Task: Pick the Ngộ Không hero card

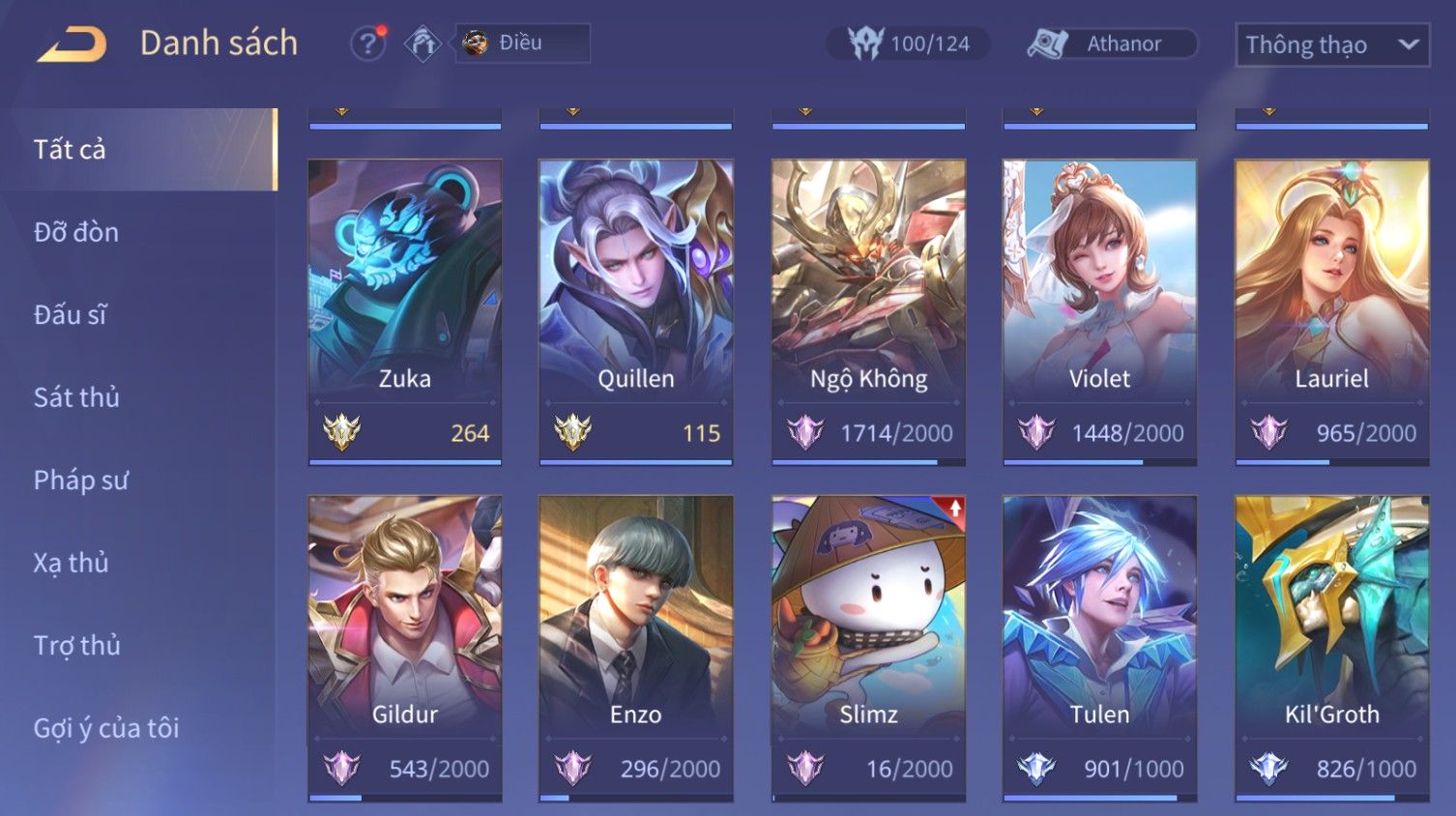Action: point(868,309)
